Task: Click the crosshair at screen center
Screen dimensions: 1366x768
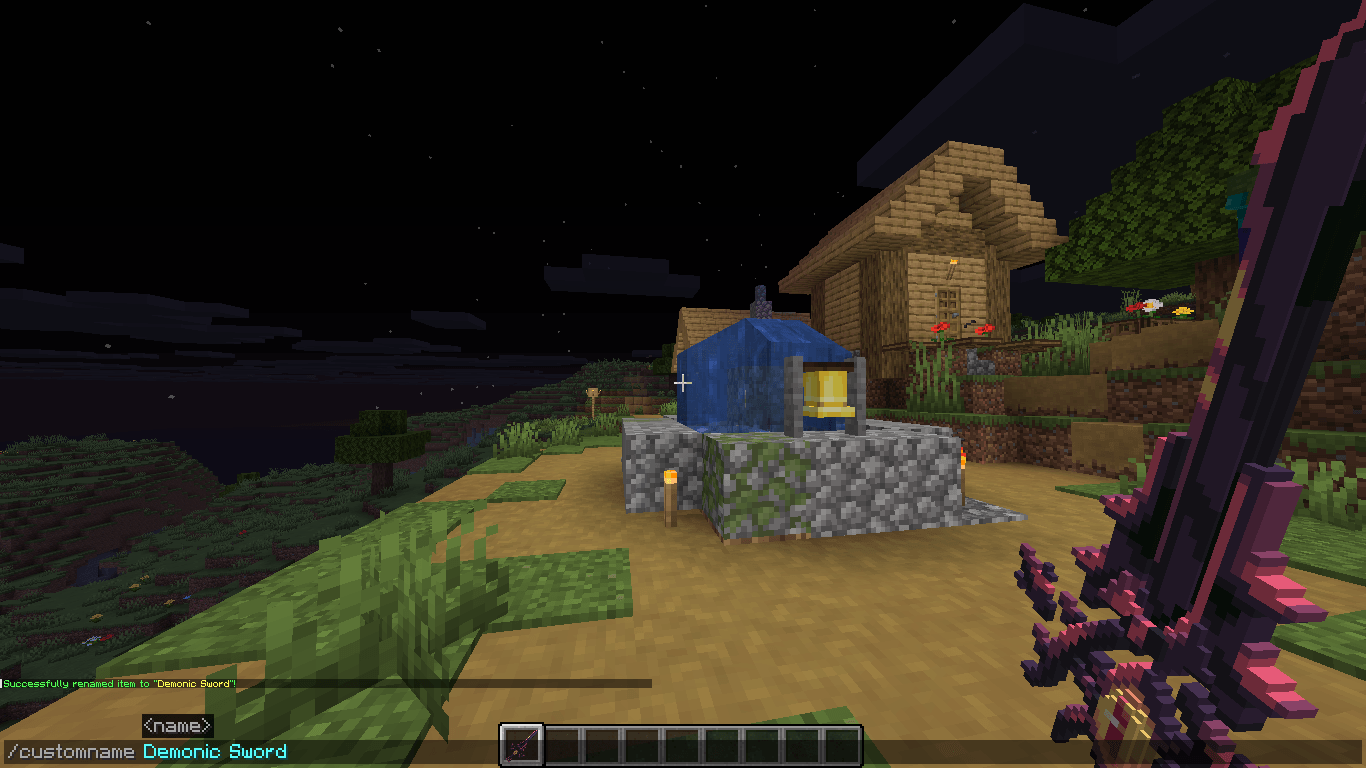Action: pos(683,382)
